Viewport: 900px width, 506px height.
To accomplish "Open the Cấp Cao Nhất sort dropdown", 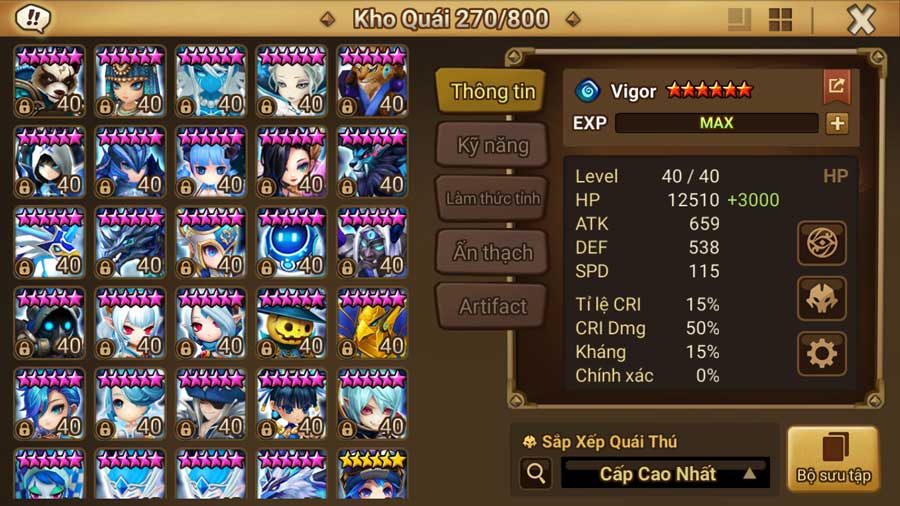I will 665,474.
